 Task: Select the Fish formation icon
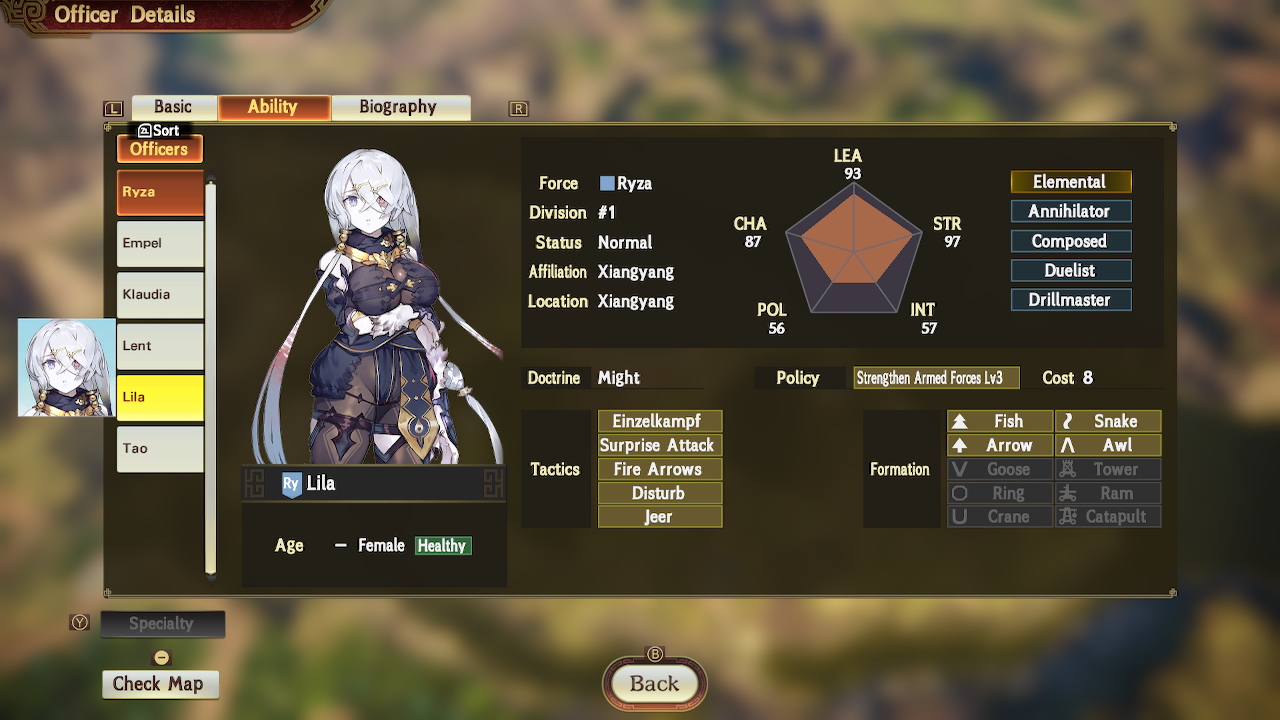[999, 421]
